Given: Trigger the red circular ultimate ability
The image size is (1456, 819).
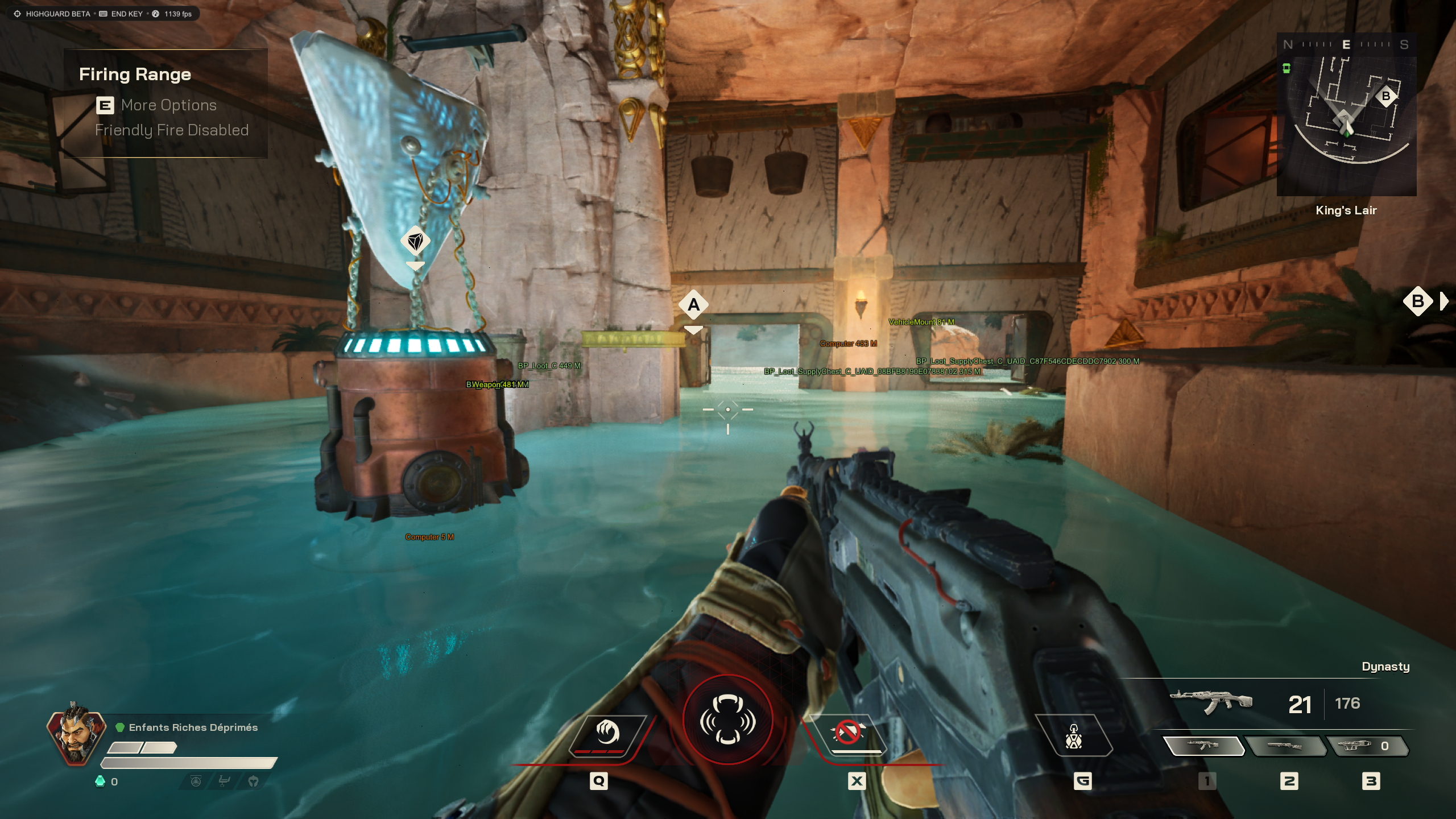Looking at the screenshot, I should (727, 719).
